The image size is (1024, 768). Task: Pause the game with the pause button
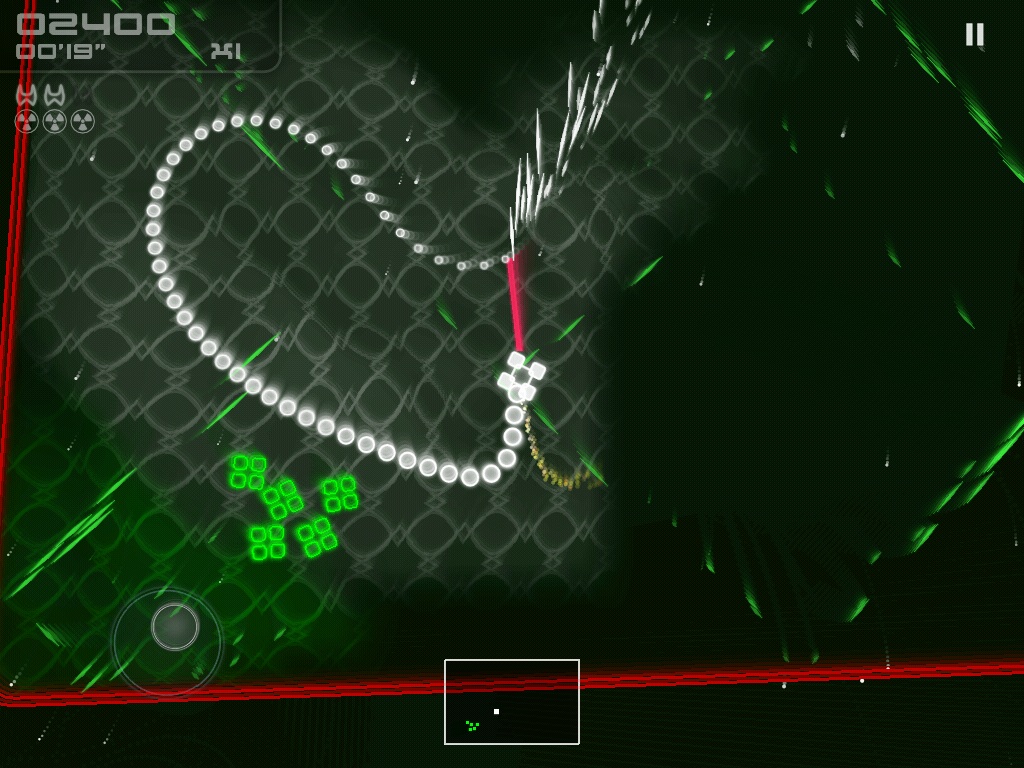[x=974, y=35]
